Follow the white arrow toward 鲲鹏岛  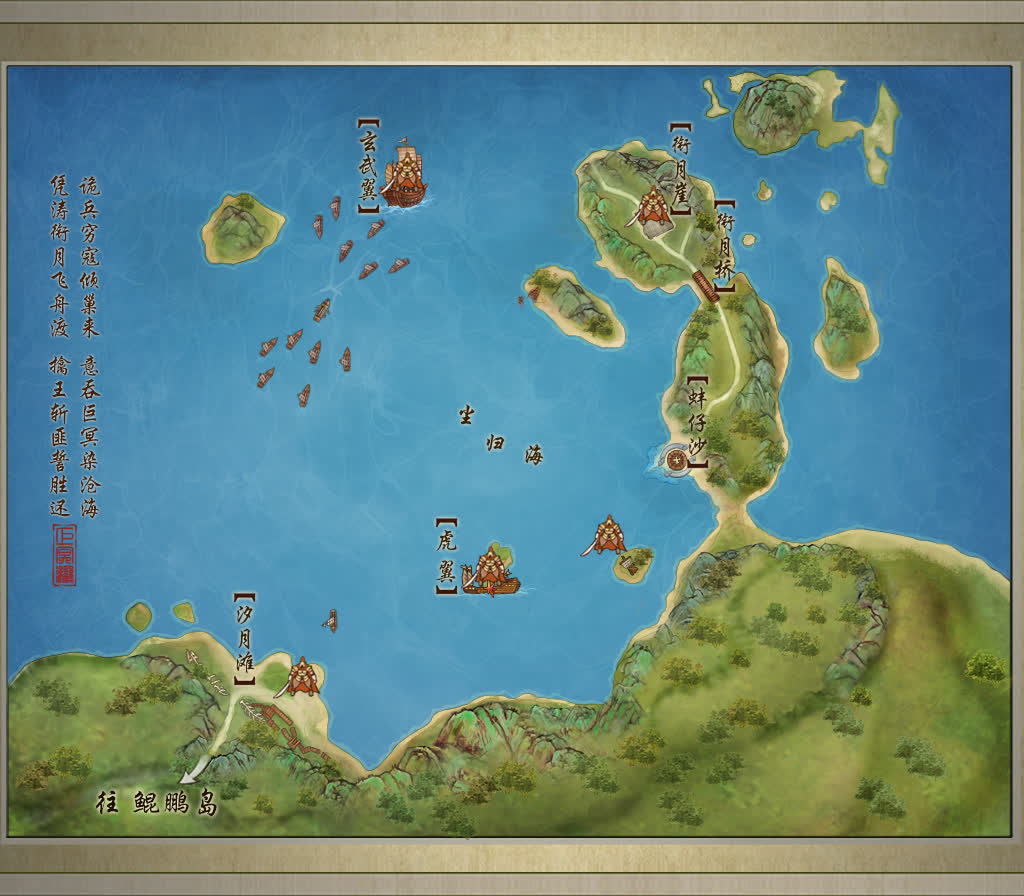[196, 769]
